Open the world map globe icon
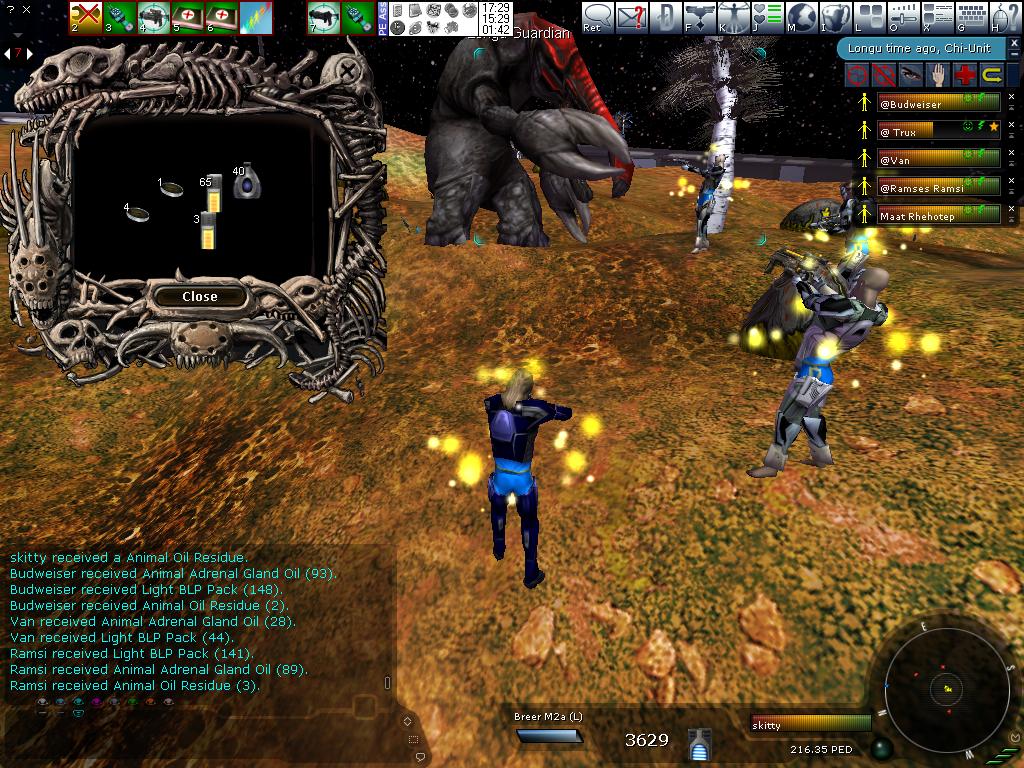Viewport: 1024px width, 768px height. (x=800, y=17)
